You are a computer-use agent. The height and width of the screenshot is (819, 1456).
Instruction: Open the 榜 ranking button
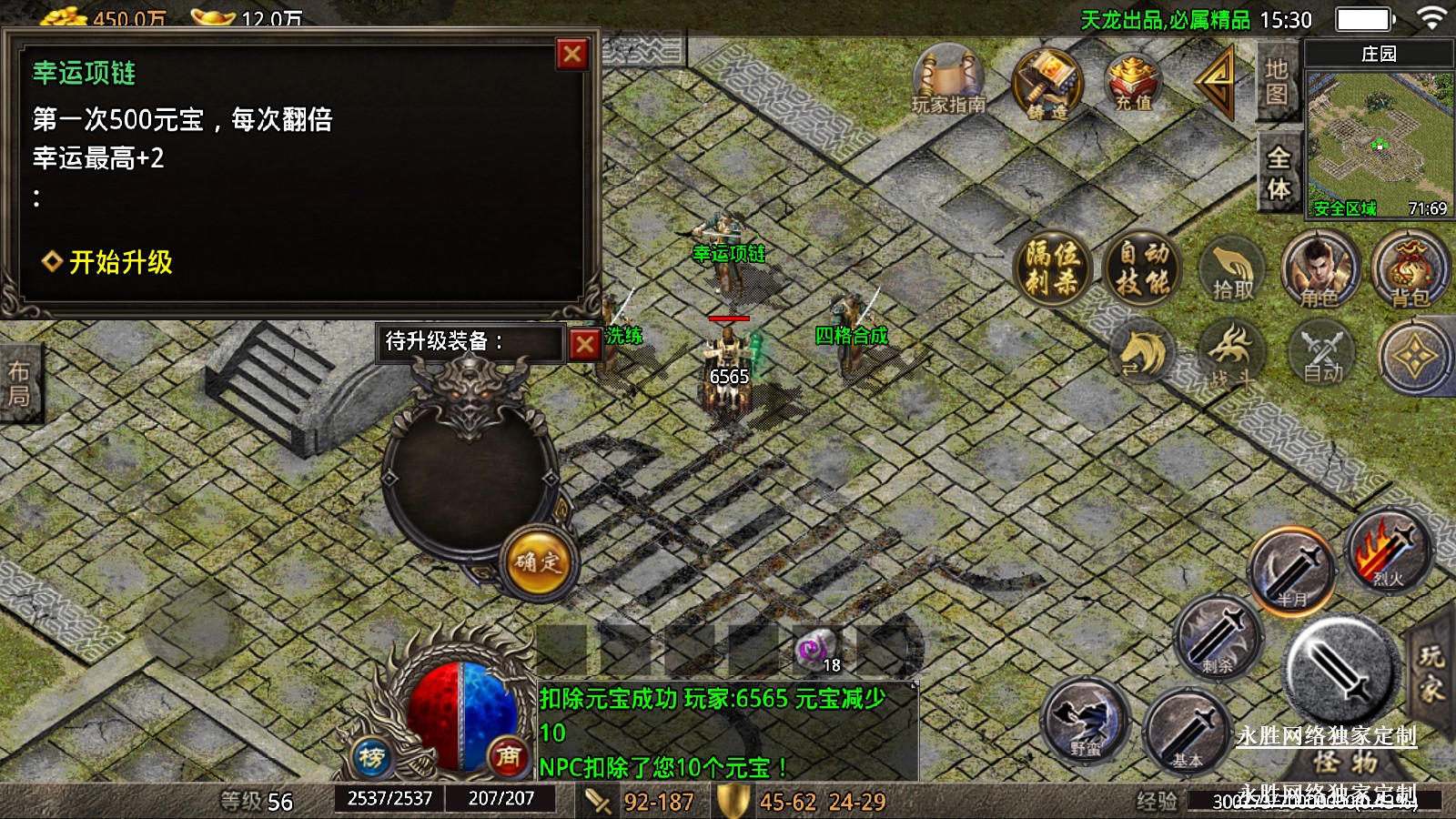point(371,756)
